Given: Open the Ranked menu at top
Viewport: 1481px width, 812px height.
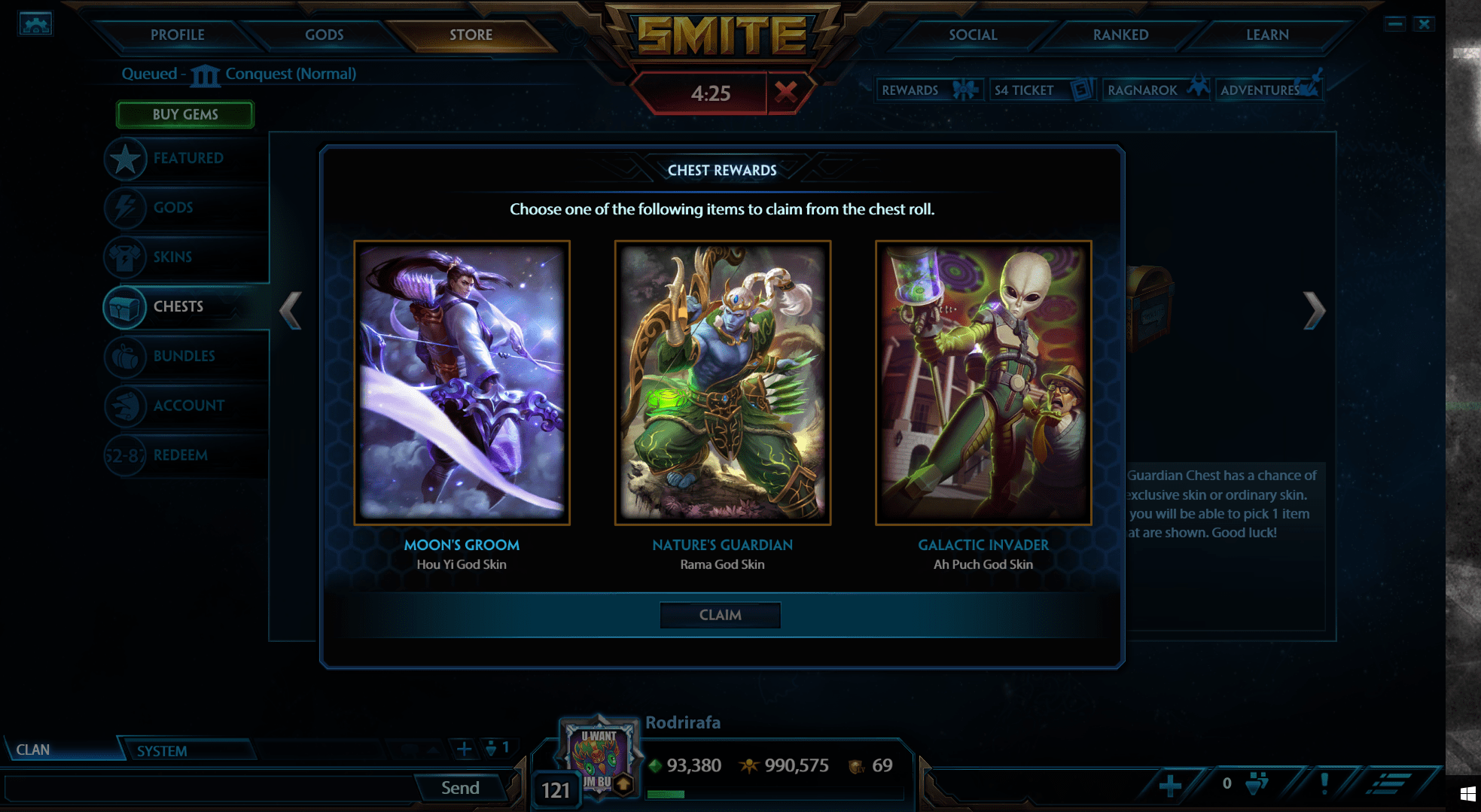Looking at the screenshot, I should pos(1120,35).
